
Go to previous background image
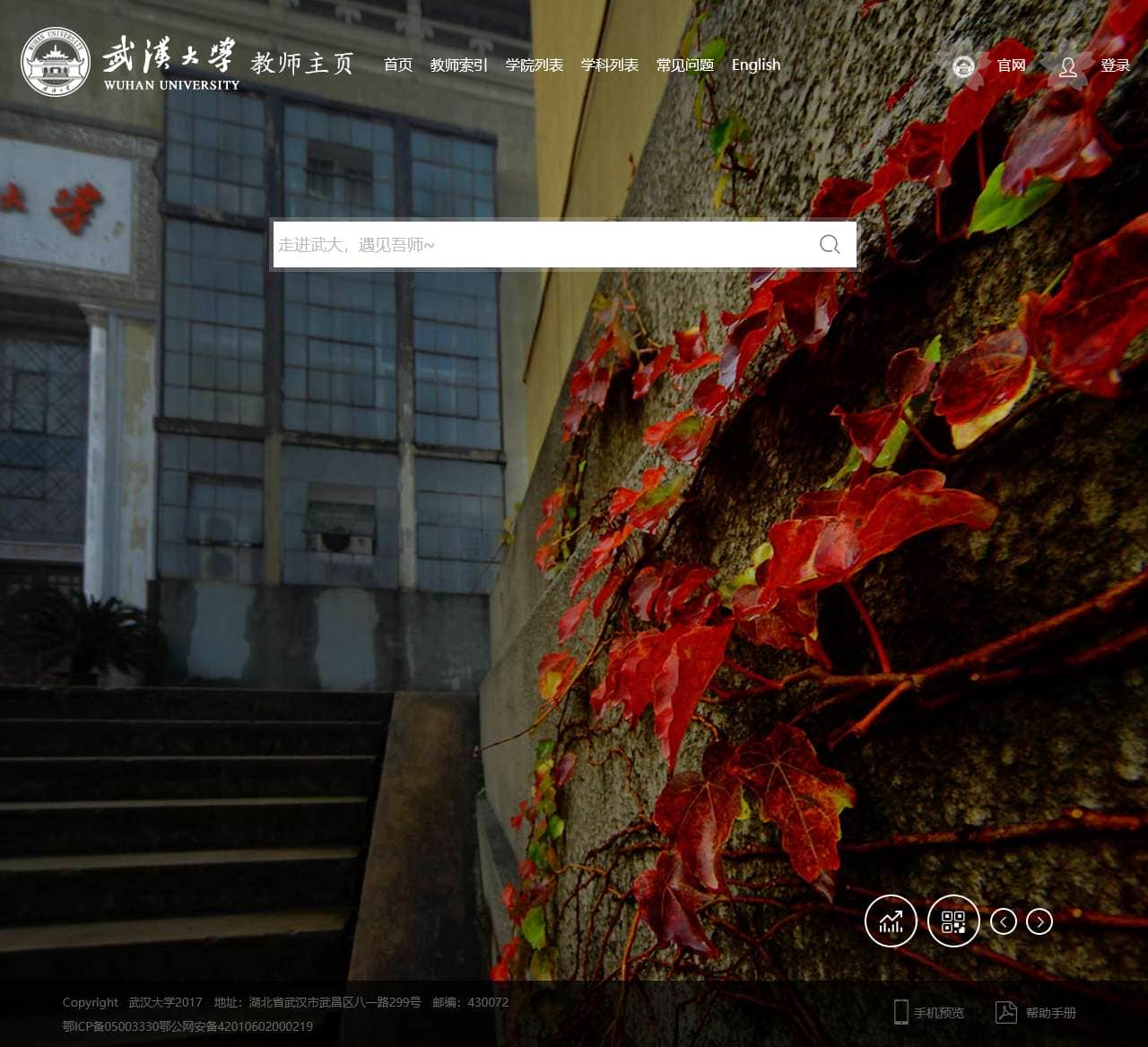(x=1003, y=921)
